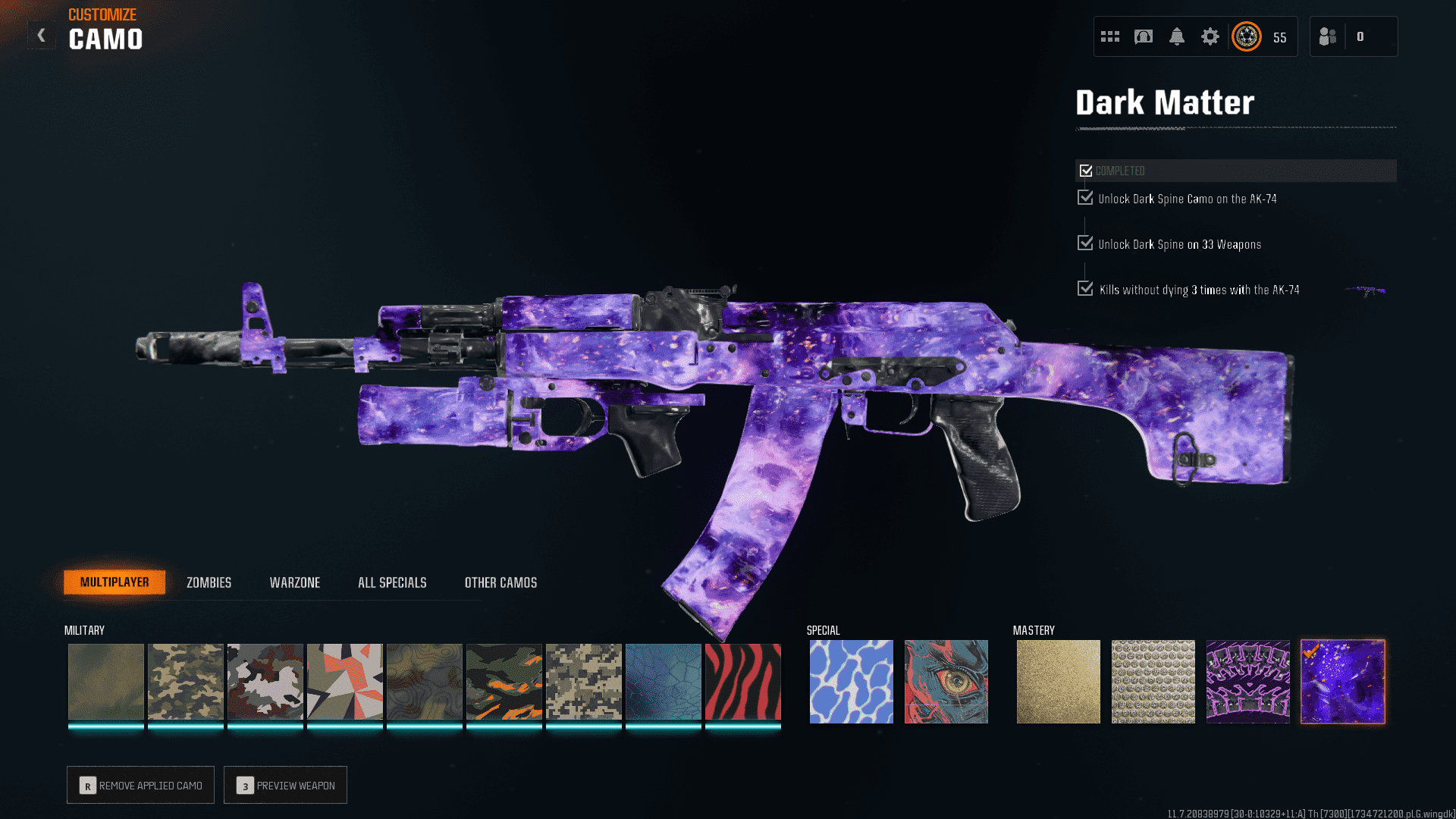Viewport: 1456px width, 819px height.
Task: Remove the applied camo
Action: pos(140,785)
